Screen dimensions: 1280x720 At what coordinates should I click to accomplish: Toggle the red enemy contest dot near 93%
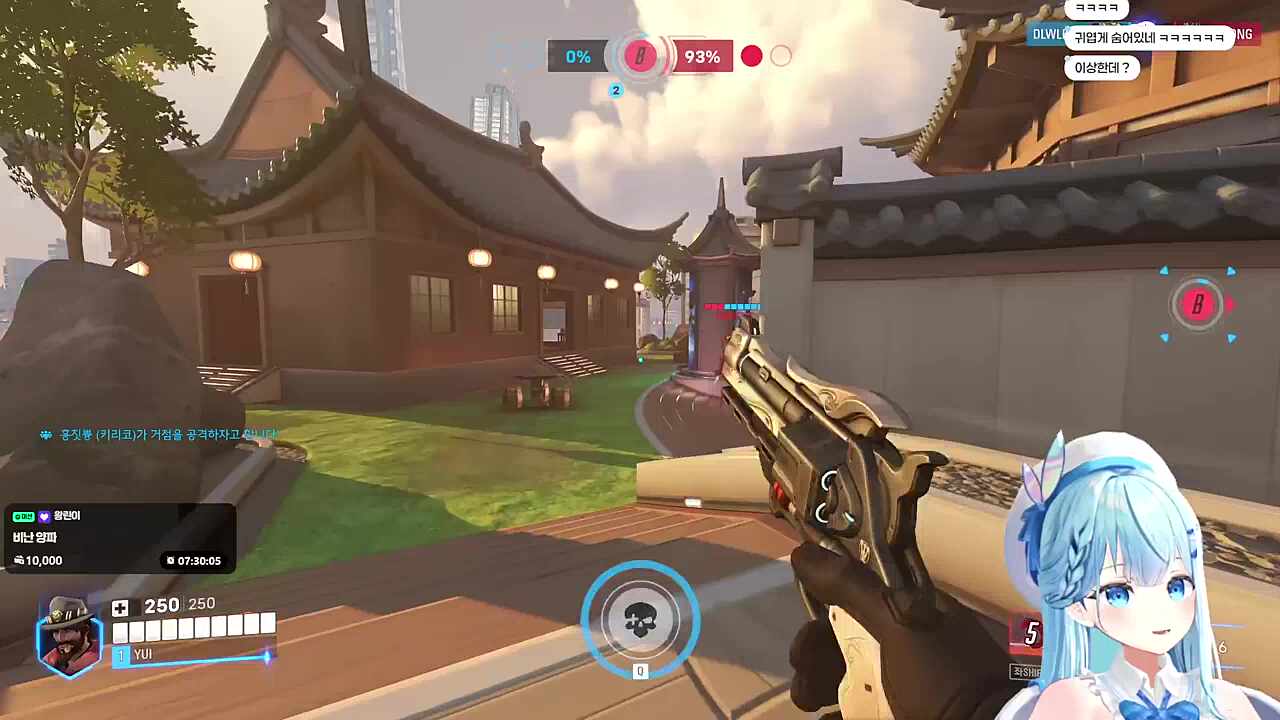pyautogui.click(x=751, y=57)
